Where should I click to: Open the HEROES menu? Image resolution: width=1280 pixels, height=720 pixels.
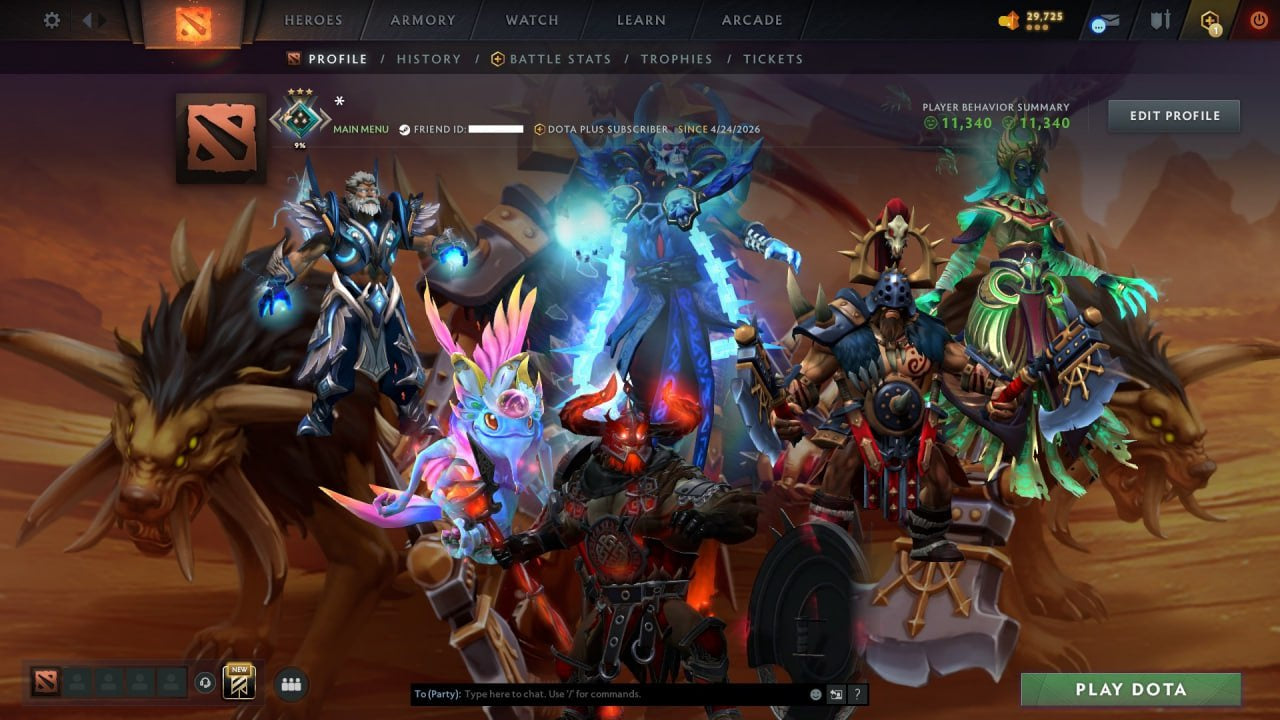pyautogui.click(x=314, y=19)
